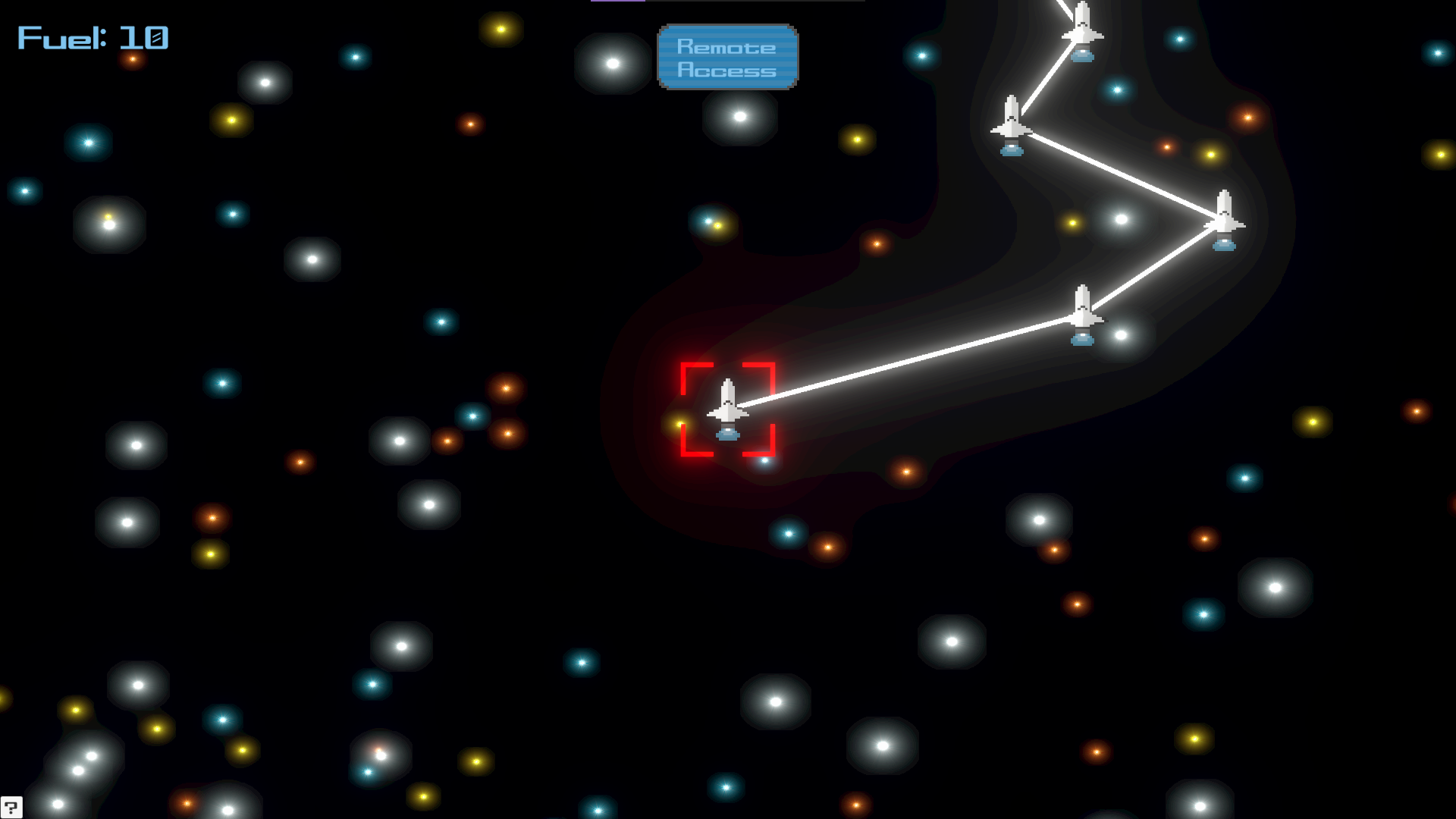Image resolution: width=1456 pixels, height=819 pixels.
Task: Click the Remote Access button
Action: 727,58
